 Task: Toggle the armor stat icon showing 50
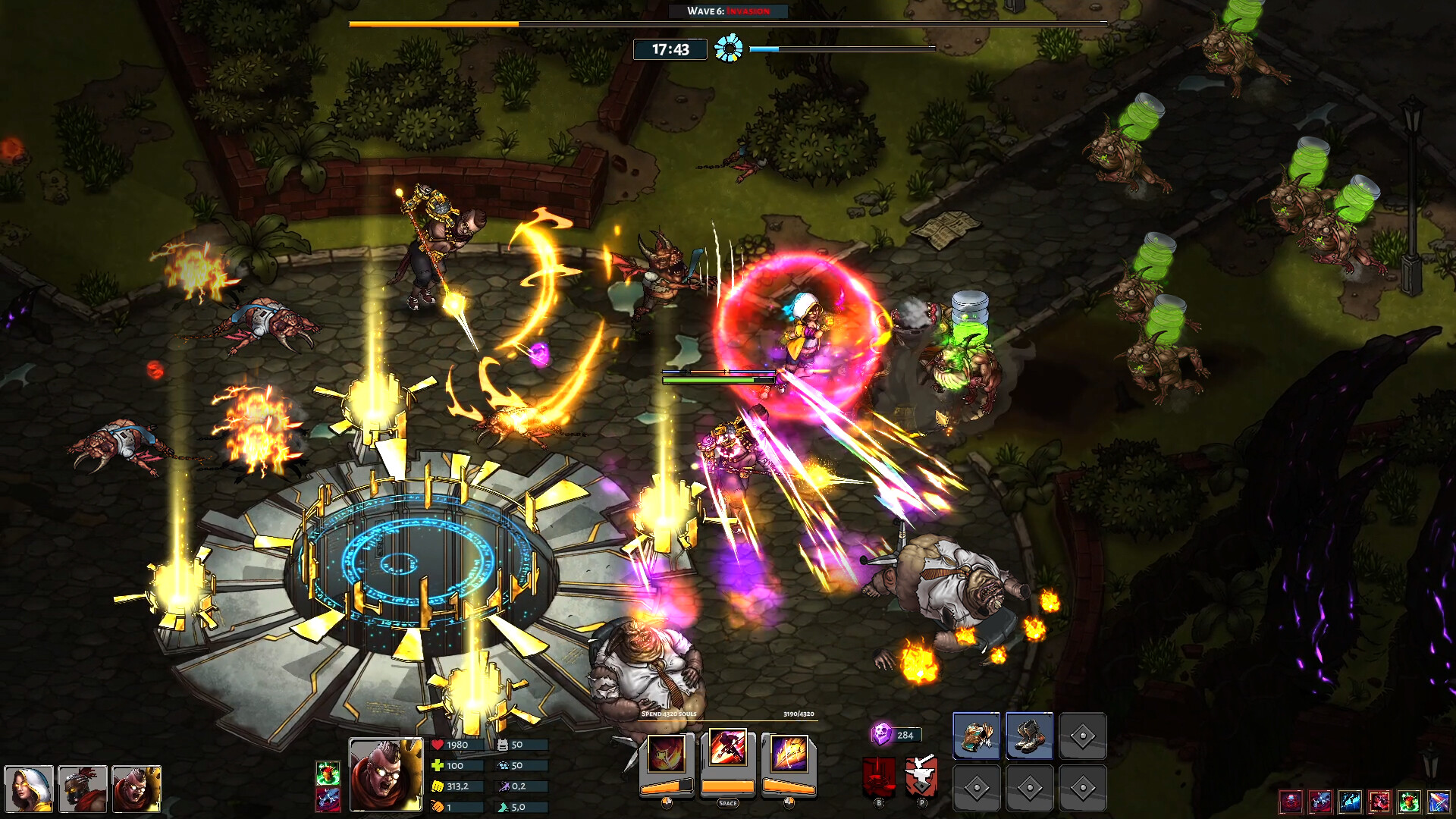[x=501, y=744]
